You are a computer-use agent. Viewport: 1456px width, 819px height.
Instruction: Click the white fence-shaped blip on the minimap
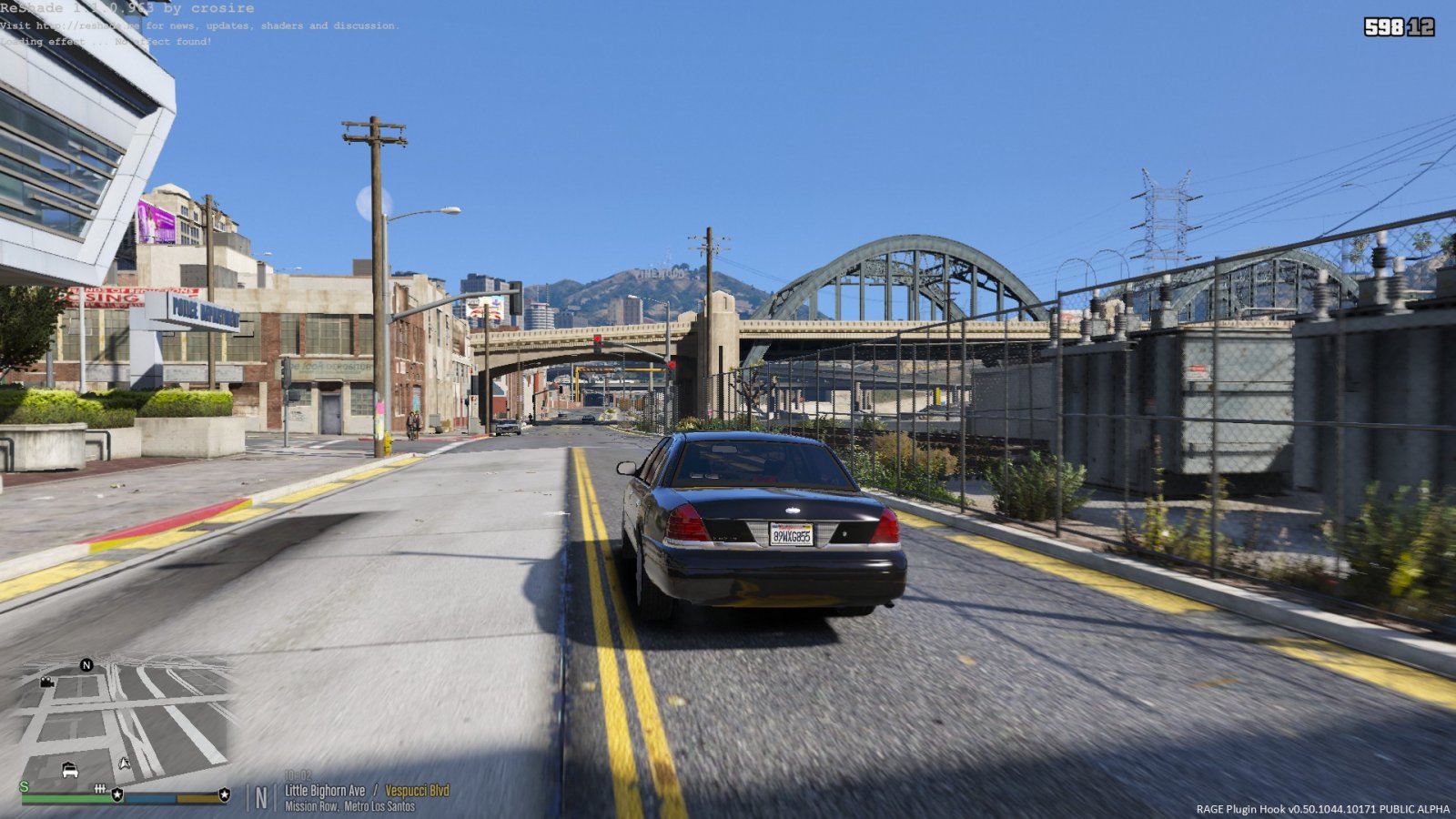[100, 788]
